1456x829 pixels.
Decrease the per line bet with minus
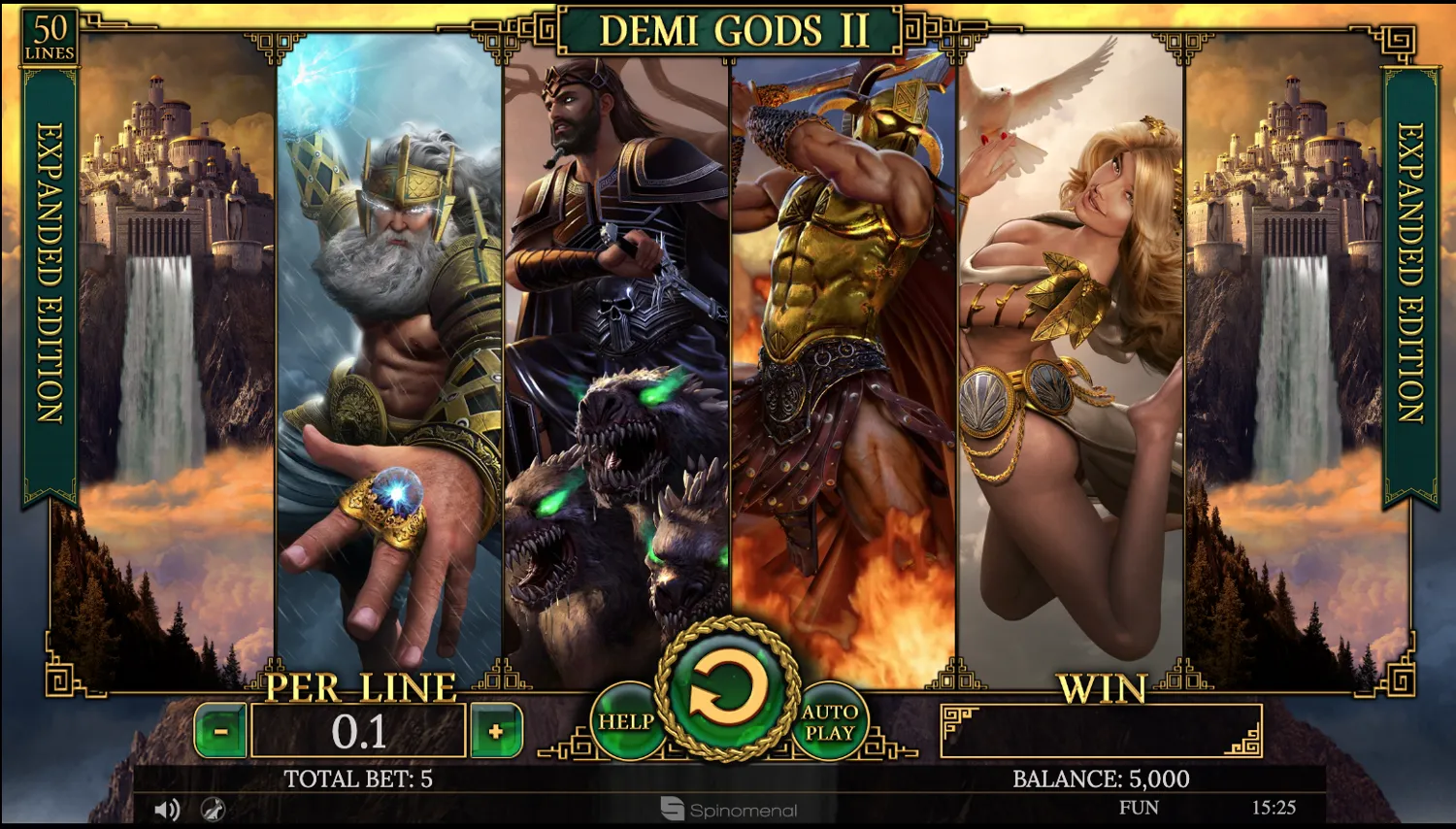pyautogui.click(x=221, y=731)
